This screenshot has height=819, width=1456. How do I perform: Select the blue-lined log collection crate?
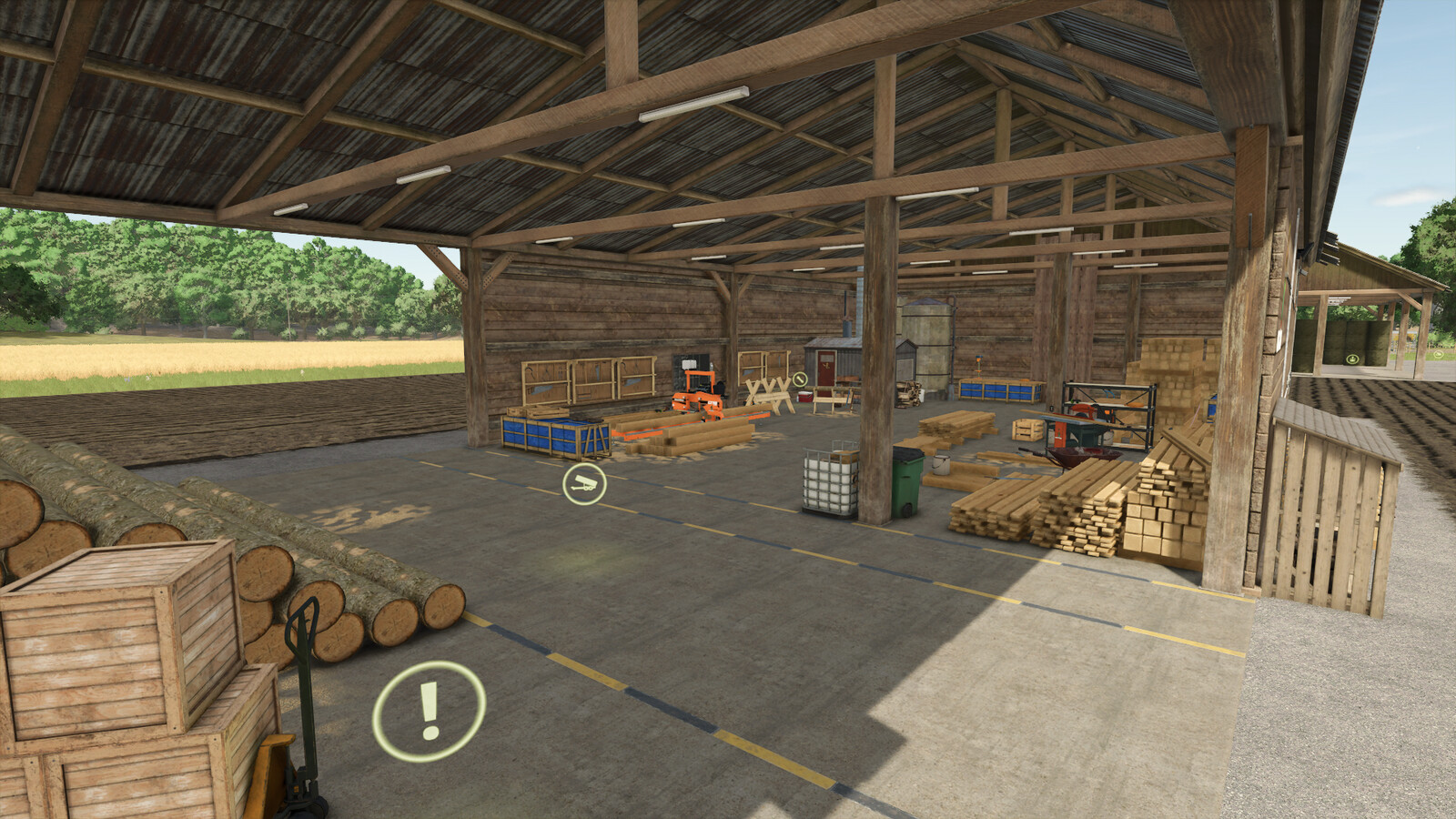[551, 435]
